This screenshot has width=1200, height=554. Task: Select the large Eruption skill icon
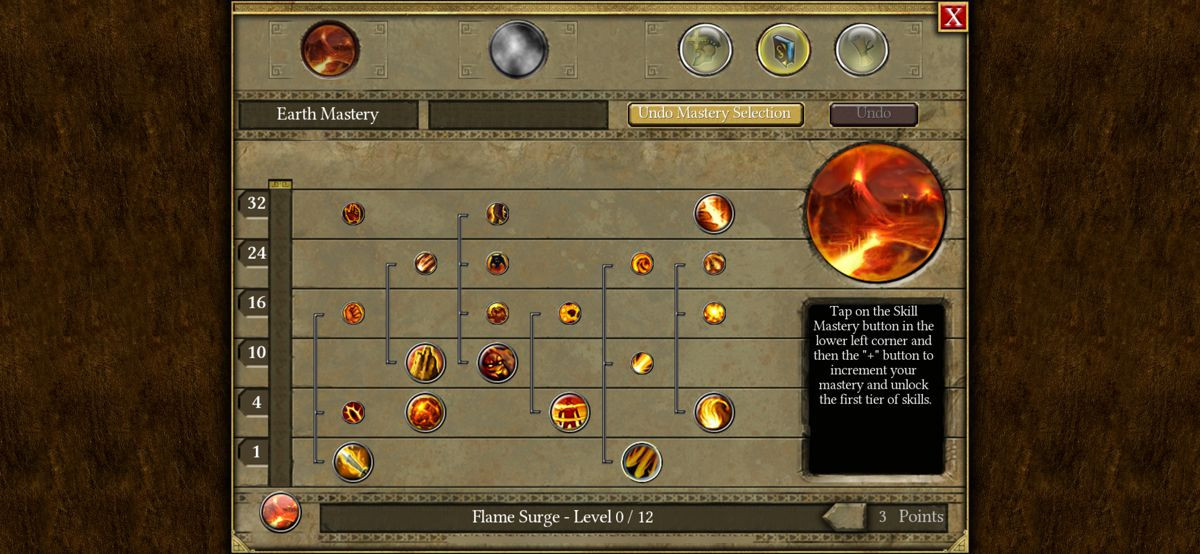(714, 213)
